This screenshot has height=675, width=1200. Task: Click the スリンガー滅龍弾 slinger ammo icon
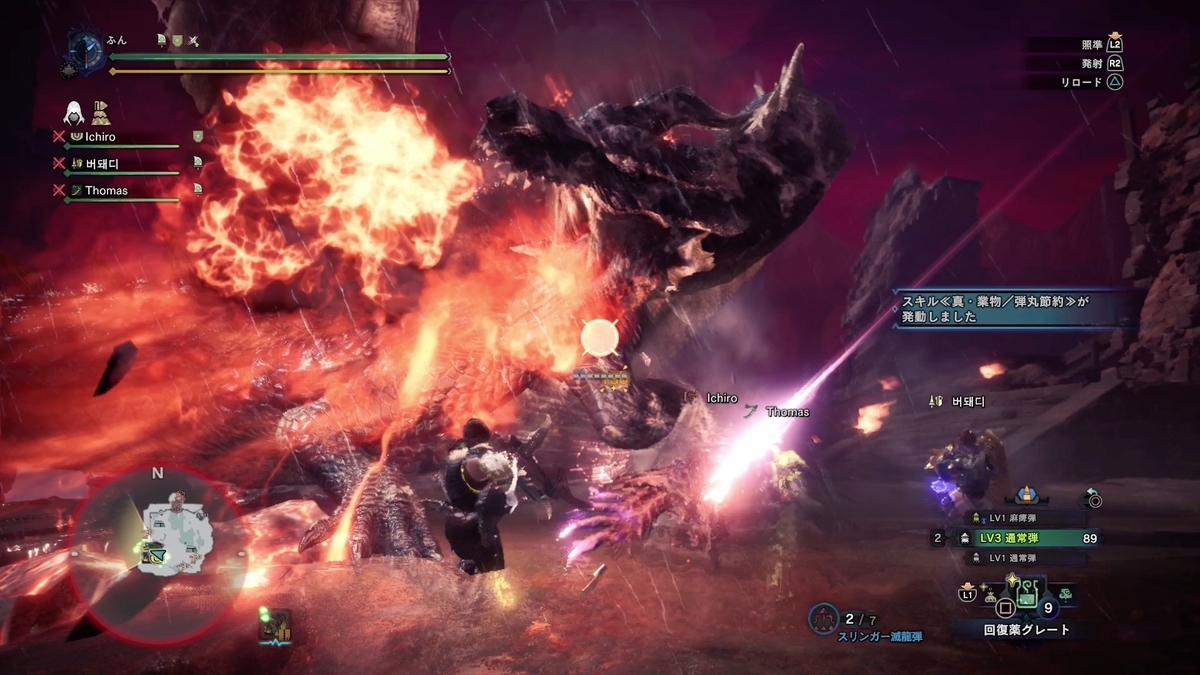click(823, 619)
